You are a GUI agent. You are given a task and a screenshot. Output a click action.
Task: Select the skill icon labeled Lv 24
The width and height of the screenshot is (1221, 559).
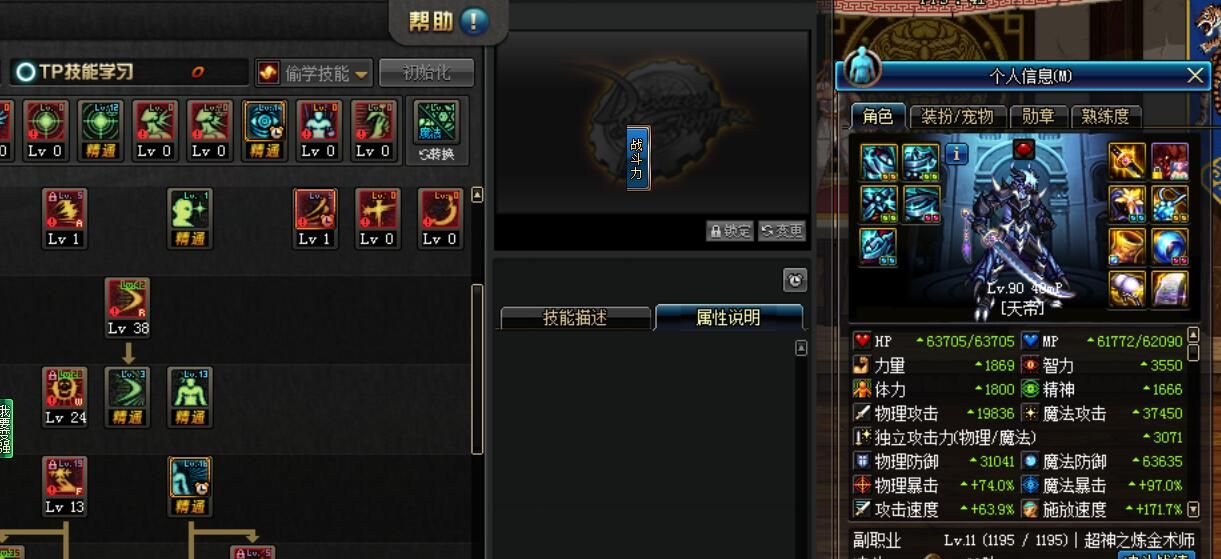pos(65,388)
